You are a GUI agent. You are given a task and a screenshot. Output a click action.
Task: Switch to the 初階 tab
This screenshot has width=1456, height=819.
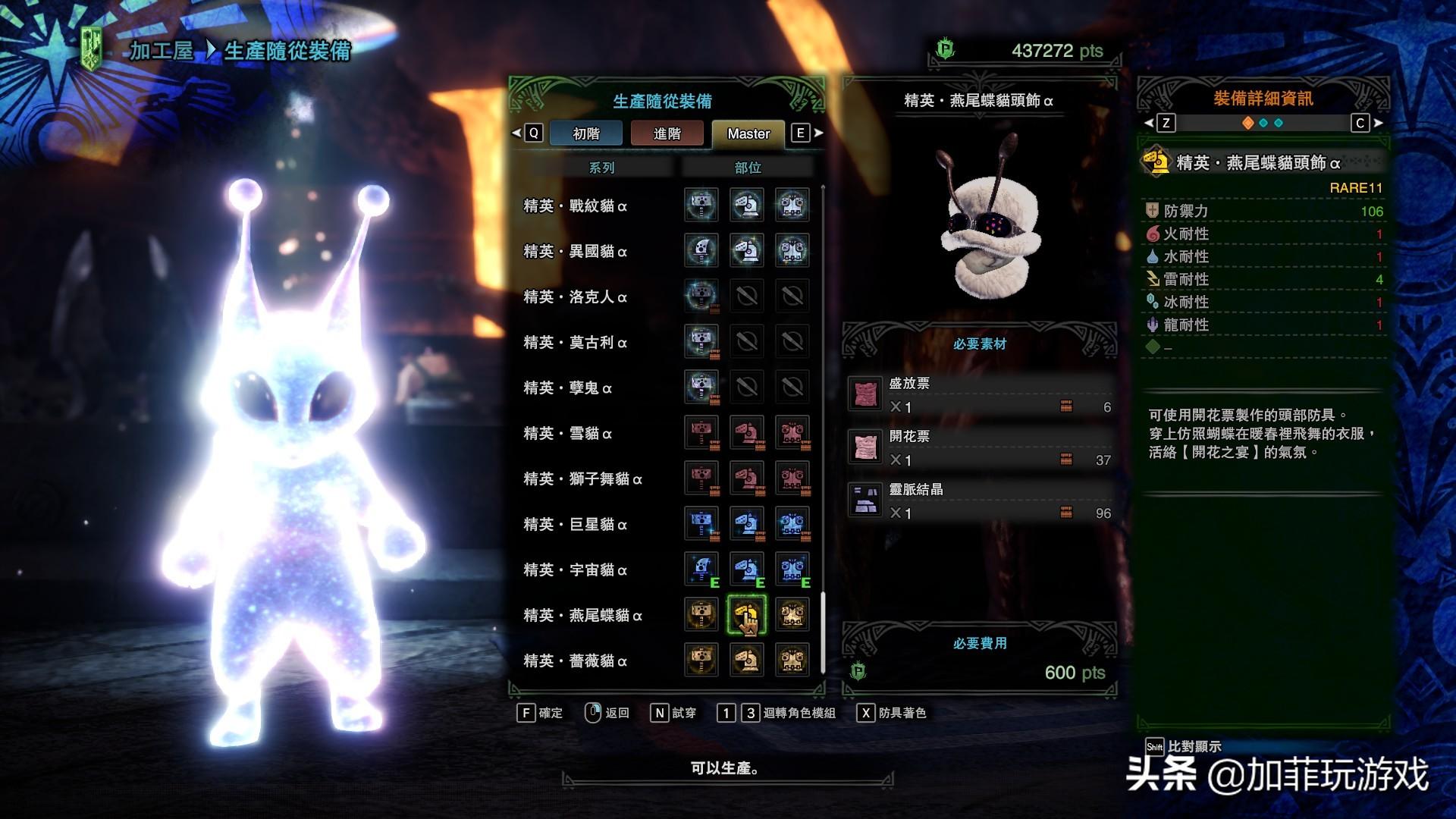click(585, 133)
